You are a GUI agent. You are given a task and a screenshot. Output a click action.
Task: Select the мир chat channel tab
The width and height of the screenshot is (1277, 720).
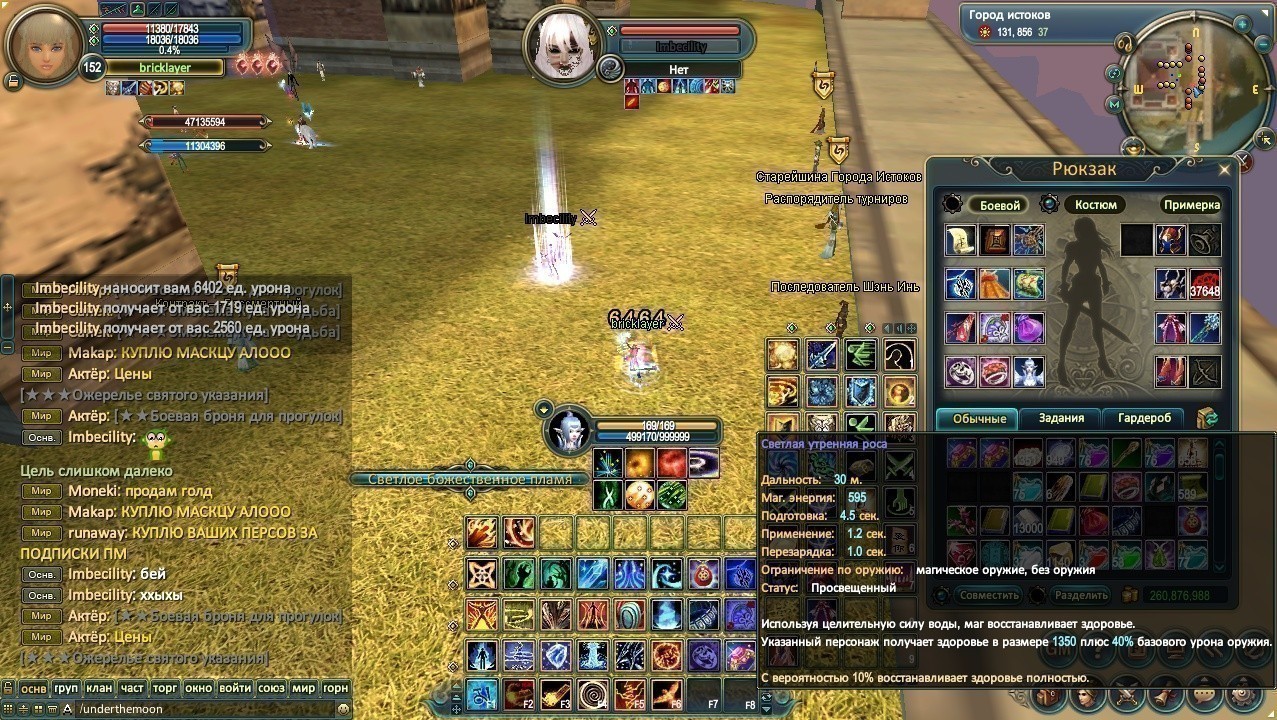303,688
